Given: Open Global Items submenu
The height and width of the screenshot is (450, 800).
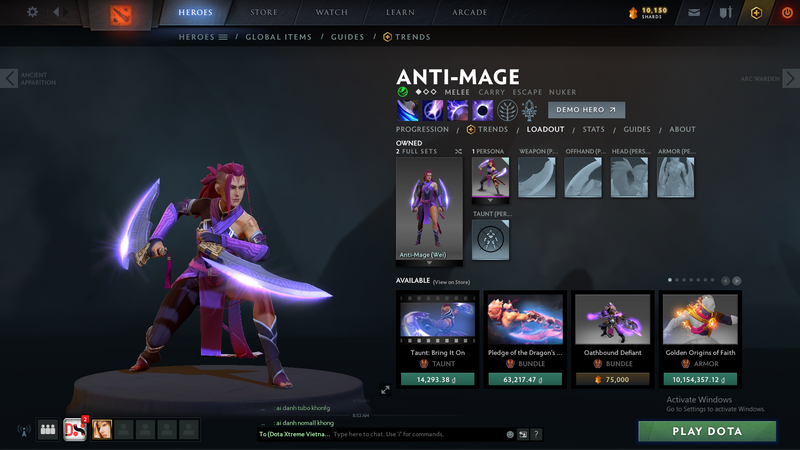Looking at the screenshot, I should click(278, 37).
